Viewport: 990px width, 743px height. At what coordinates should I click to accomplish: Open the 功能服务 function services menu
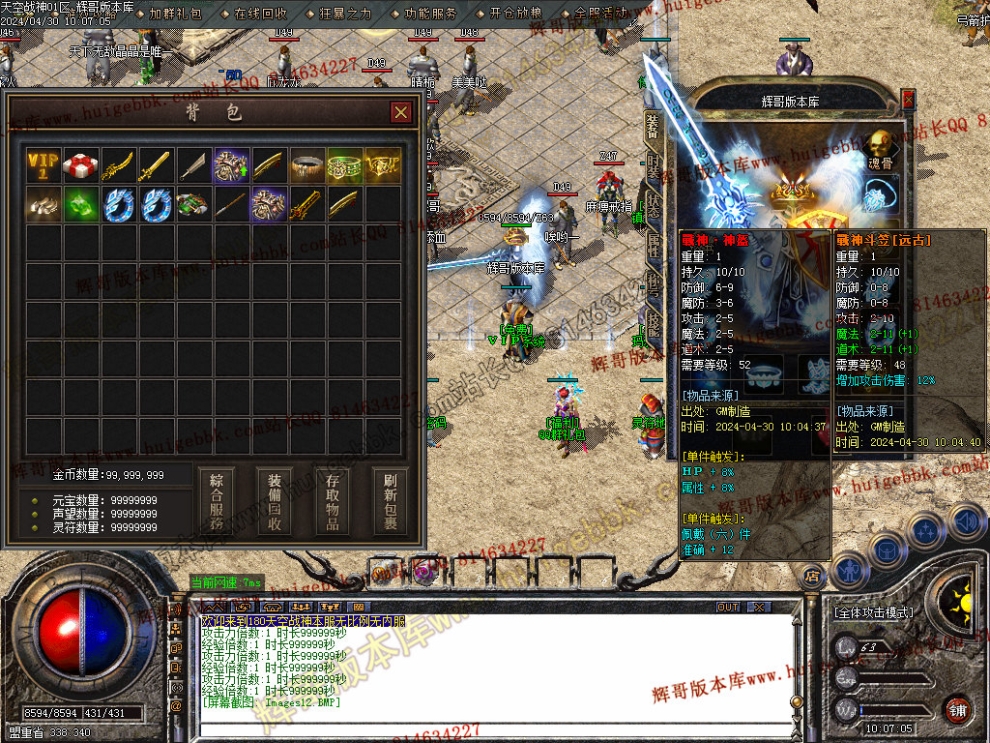431,14
